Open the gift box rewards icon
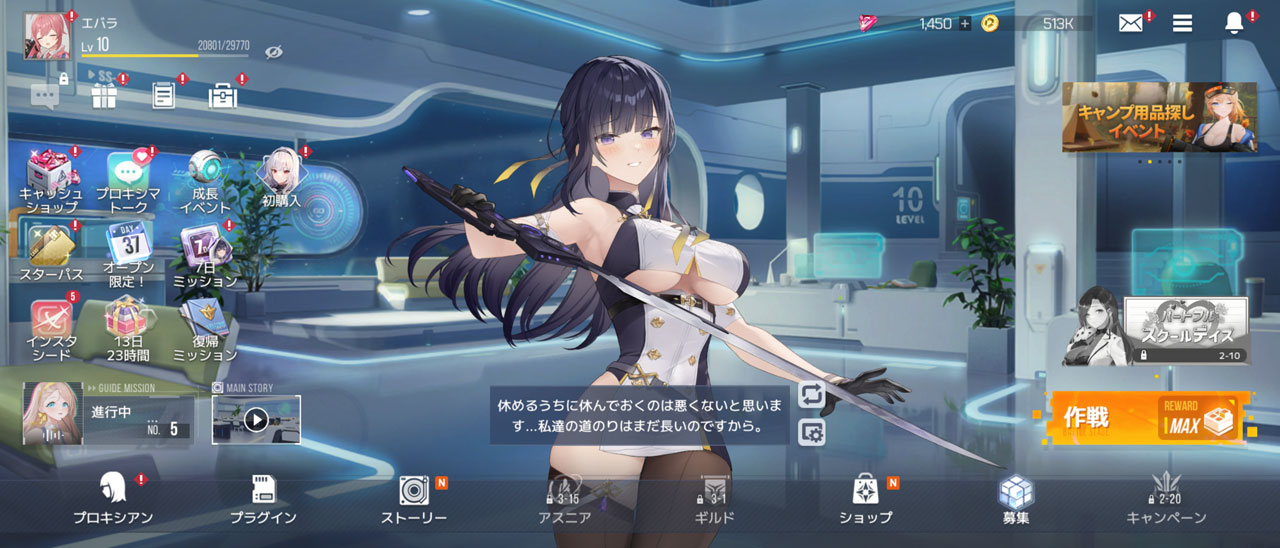The height and width of the screenshot is (548, 1280). coord(104,96)
